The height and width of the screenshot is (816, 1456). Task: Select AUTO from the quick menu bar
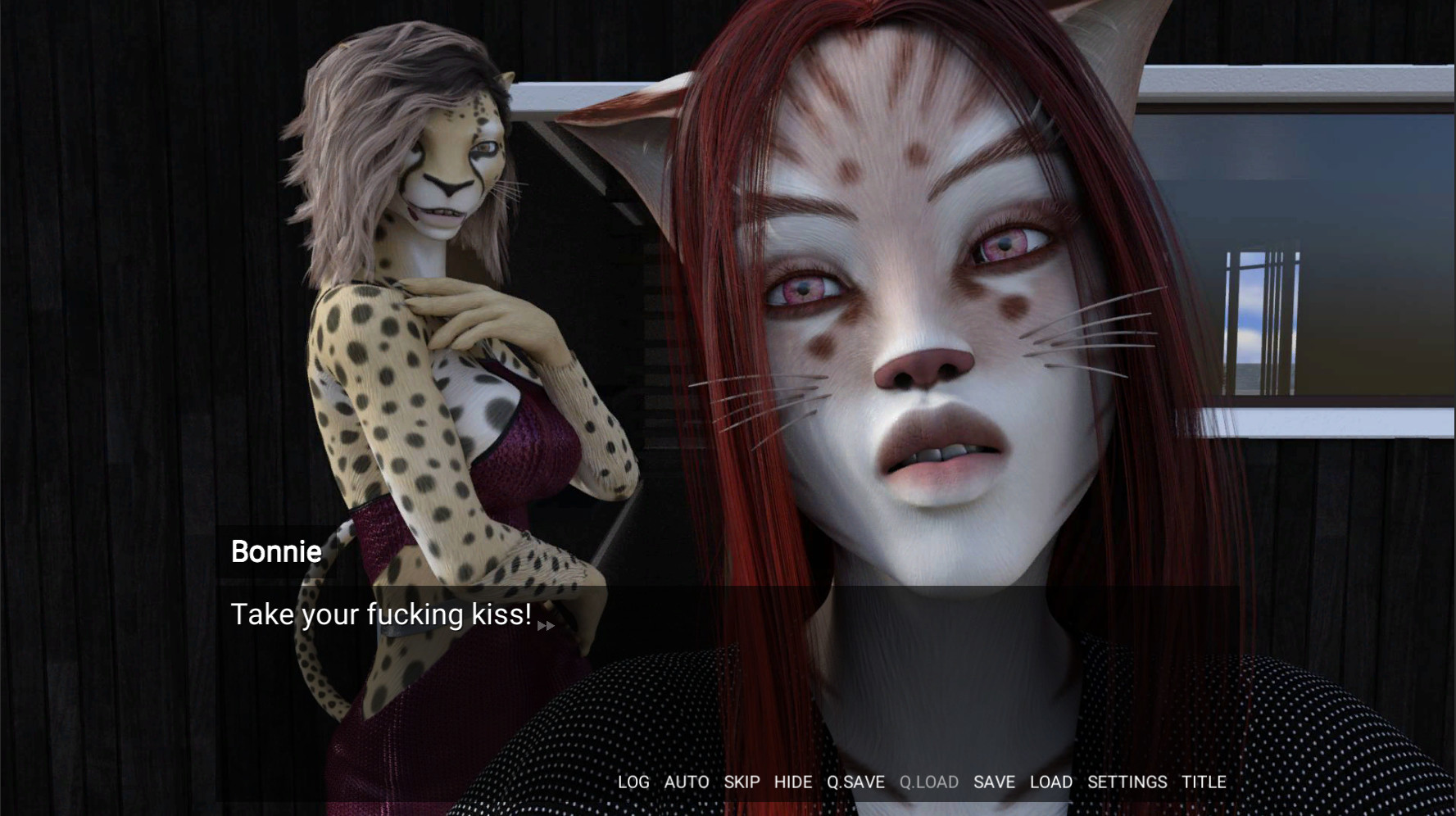pos(687,782)
